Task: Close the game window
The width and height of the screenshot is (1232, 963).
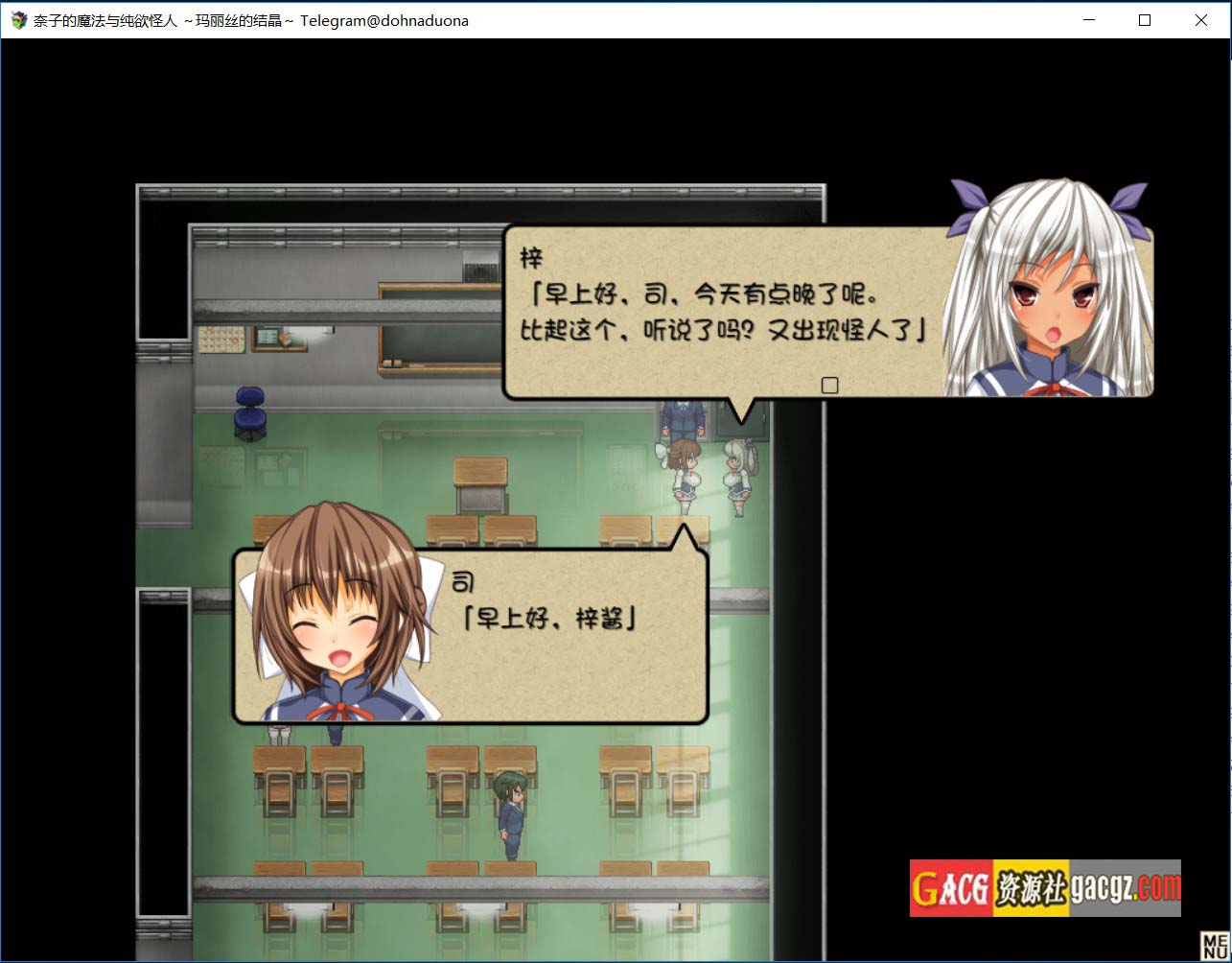Action: click(1200, 20)
